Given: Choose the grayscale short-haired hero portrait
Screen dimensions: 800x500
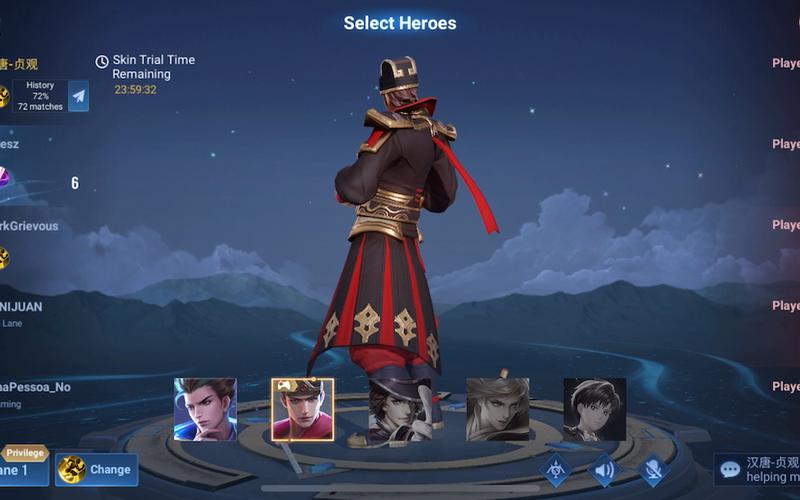Looking at the screenshot, I should tap(594, 409).
